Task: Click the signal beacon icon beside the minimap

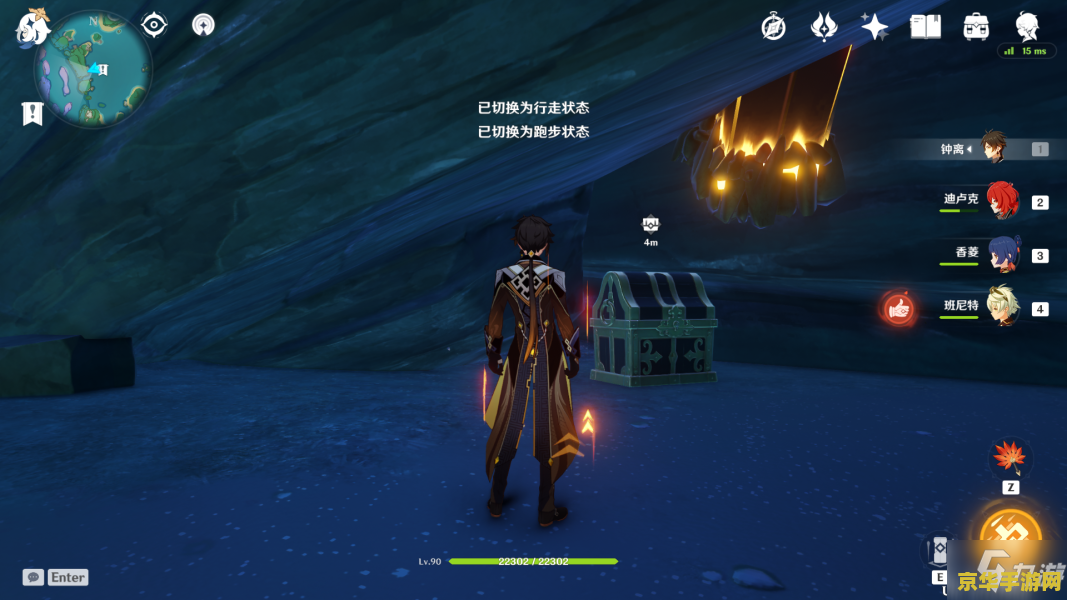Action: 203,24
